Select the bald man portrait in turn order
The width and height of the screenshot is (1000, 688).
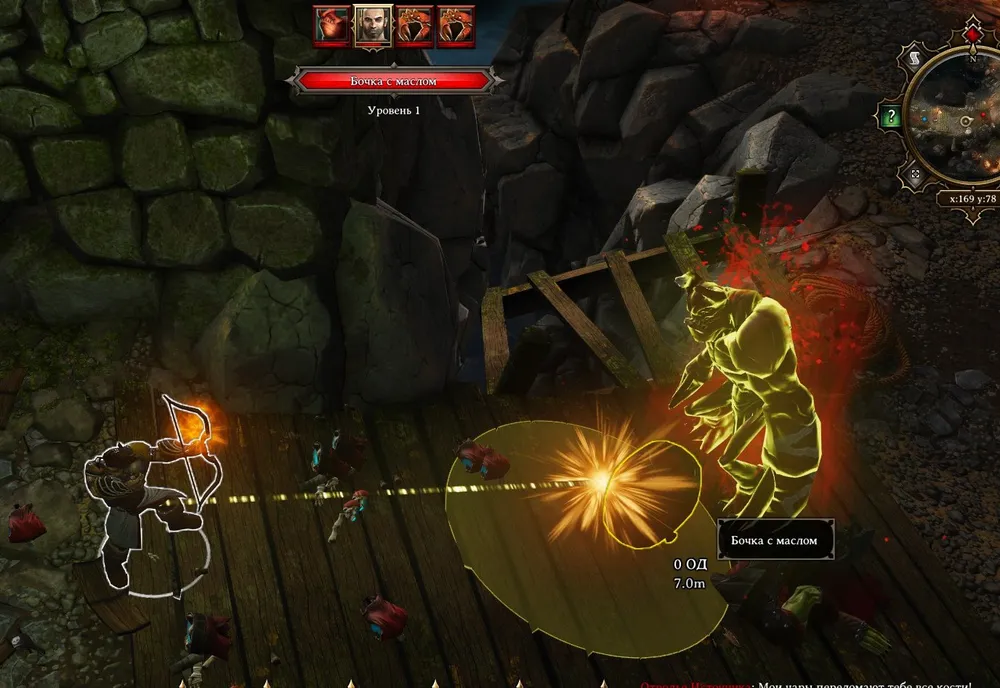pyautogui.click(x=373, y=26)
